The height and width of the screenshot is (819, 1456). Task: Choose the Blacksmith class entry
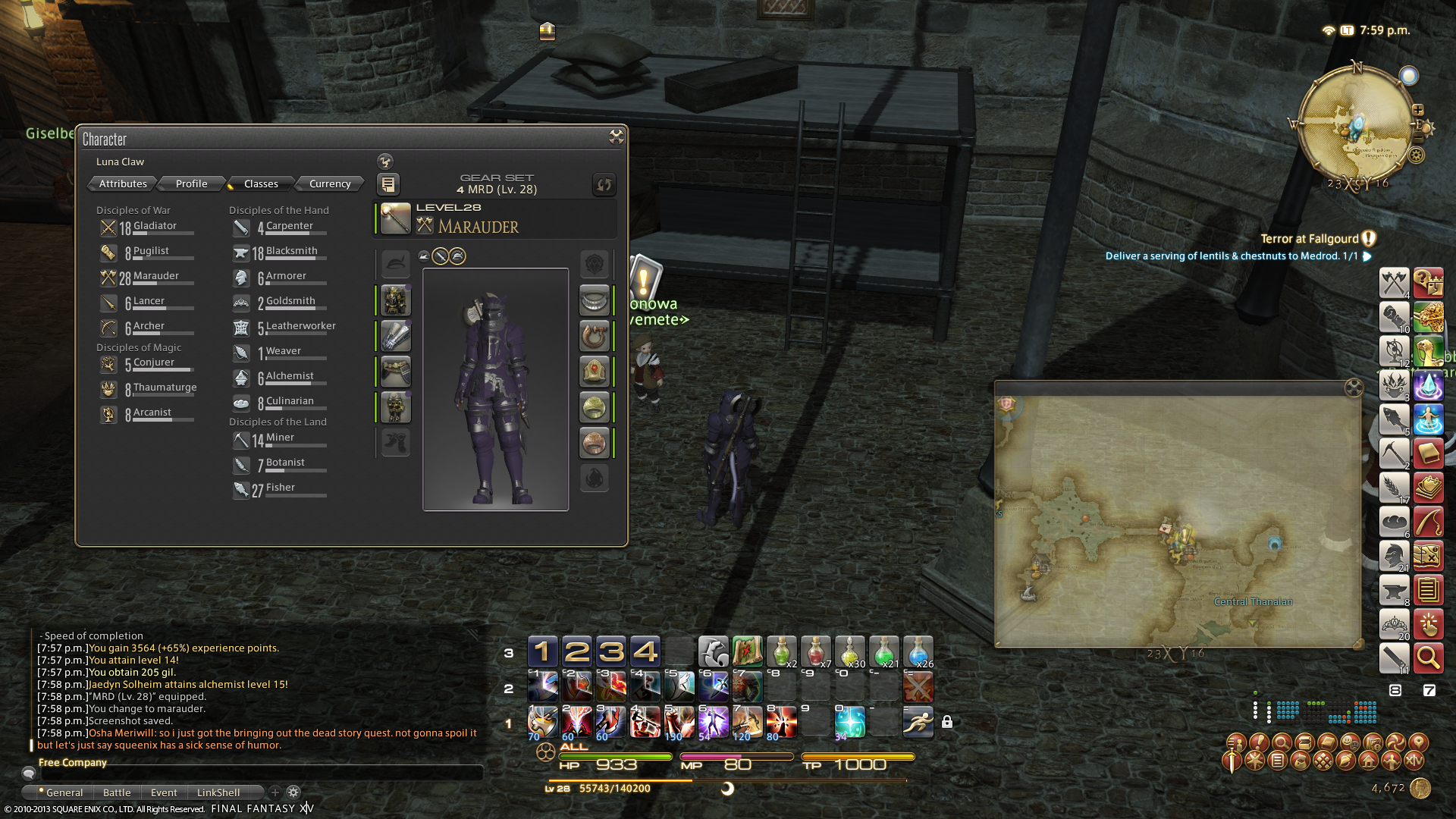point(290,252)
